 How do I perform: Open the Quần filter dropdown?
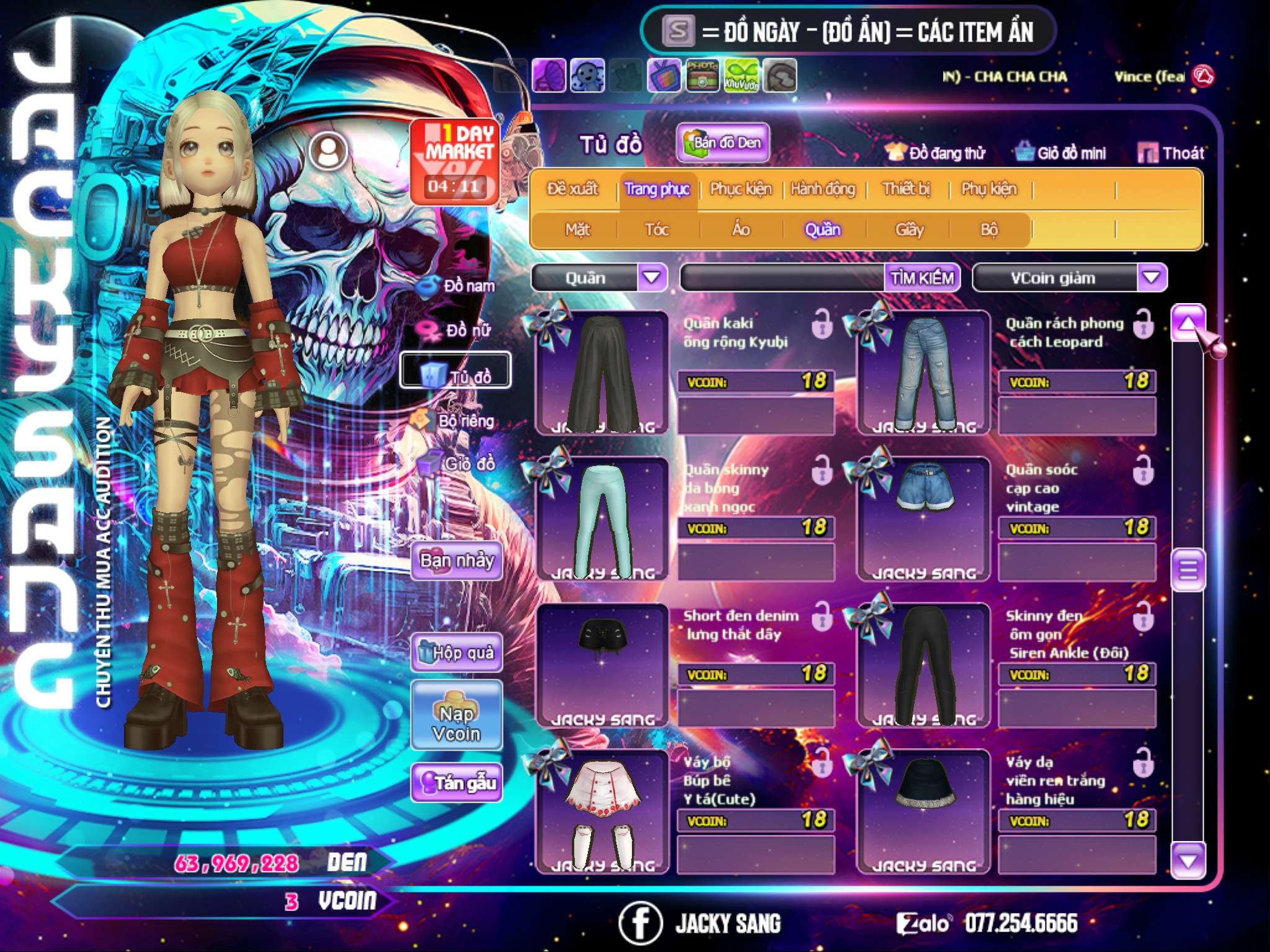(651, 277)
